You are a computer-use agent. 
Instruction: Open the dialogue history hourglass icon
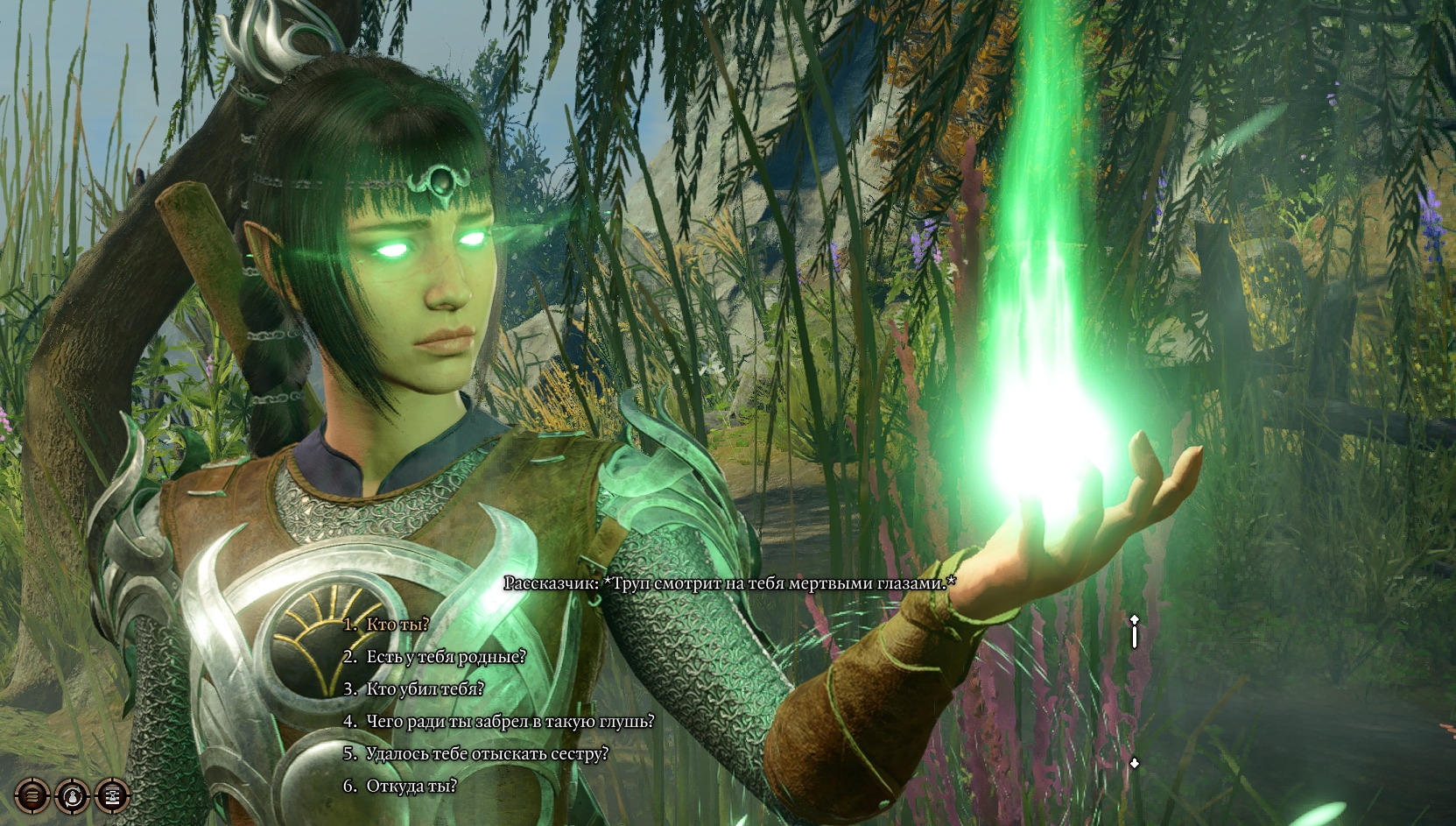pyautogui.click(x=112, y=796)
